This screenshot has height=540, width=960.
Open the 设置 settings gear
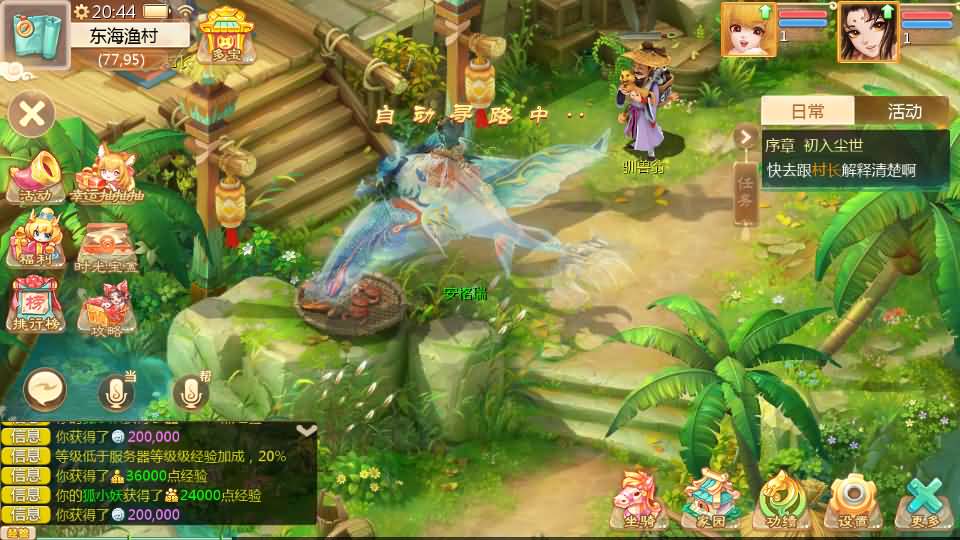(853, 500)
